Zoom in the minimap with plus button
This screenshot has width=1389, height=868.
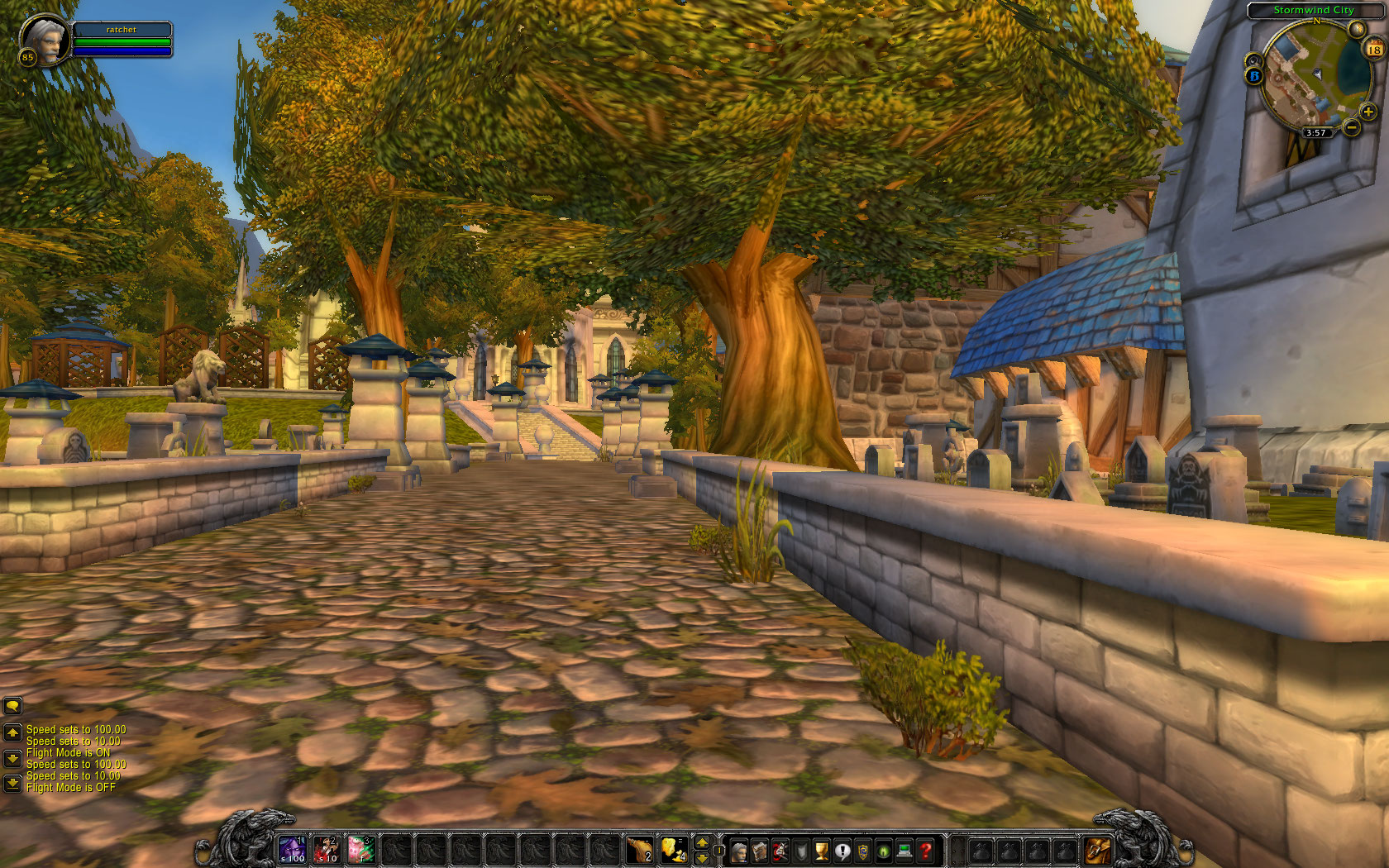[1368, 112]
